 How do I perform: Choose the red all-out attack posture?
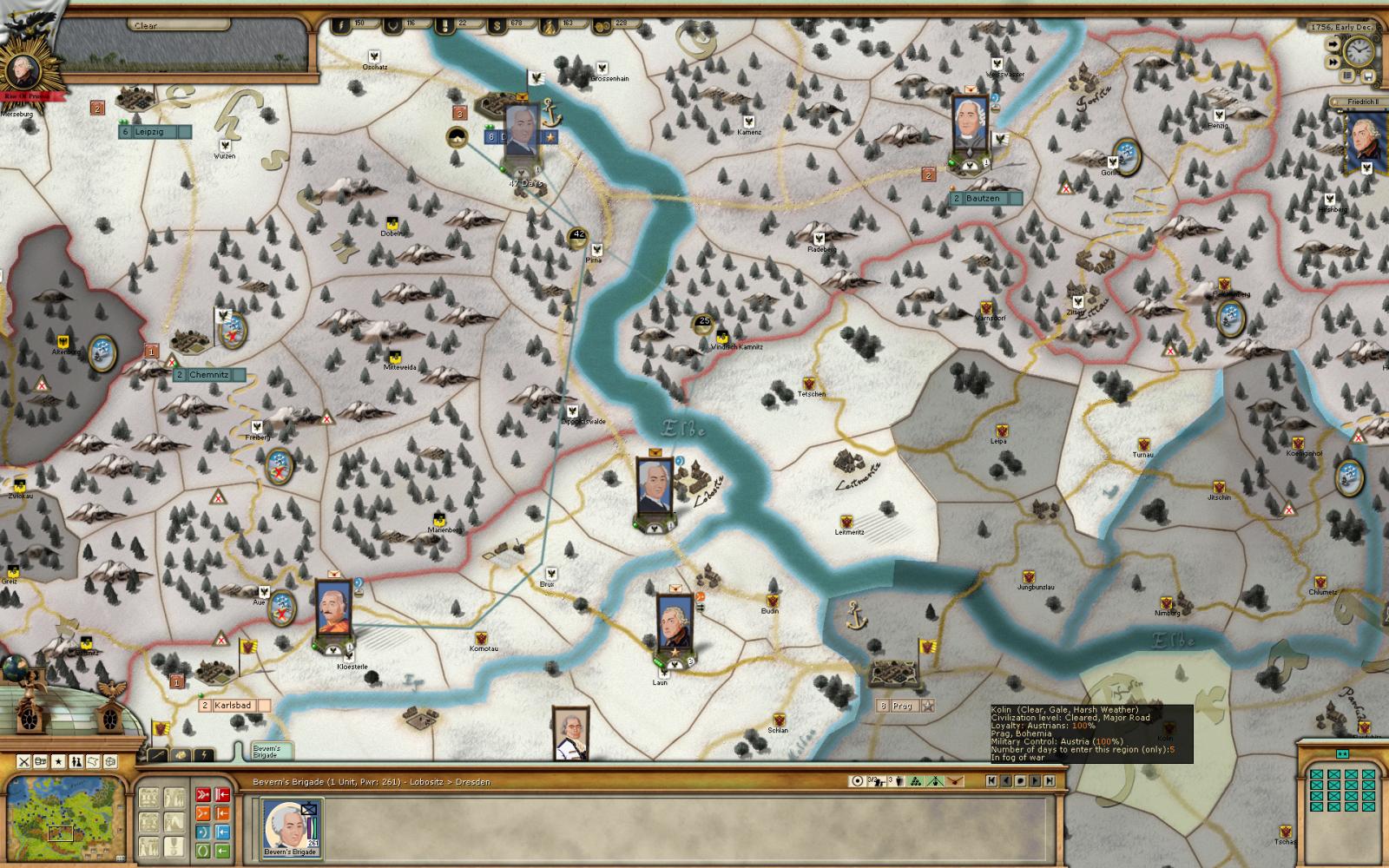[x=202, y=793]
